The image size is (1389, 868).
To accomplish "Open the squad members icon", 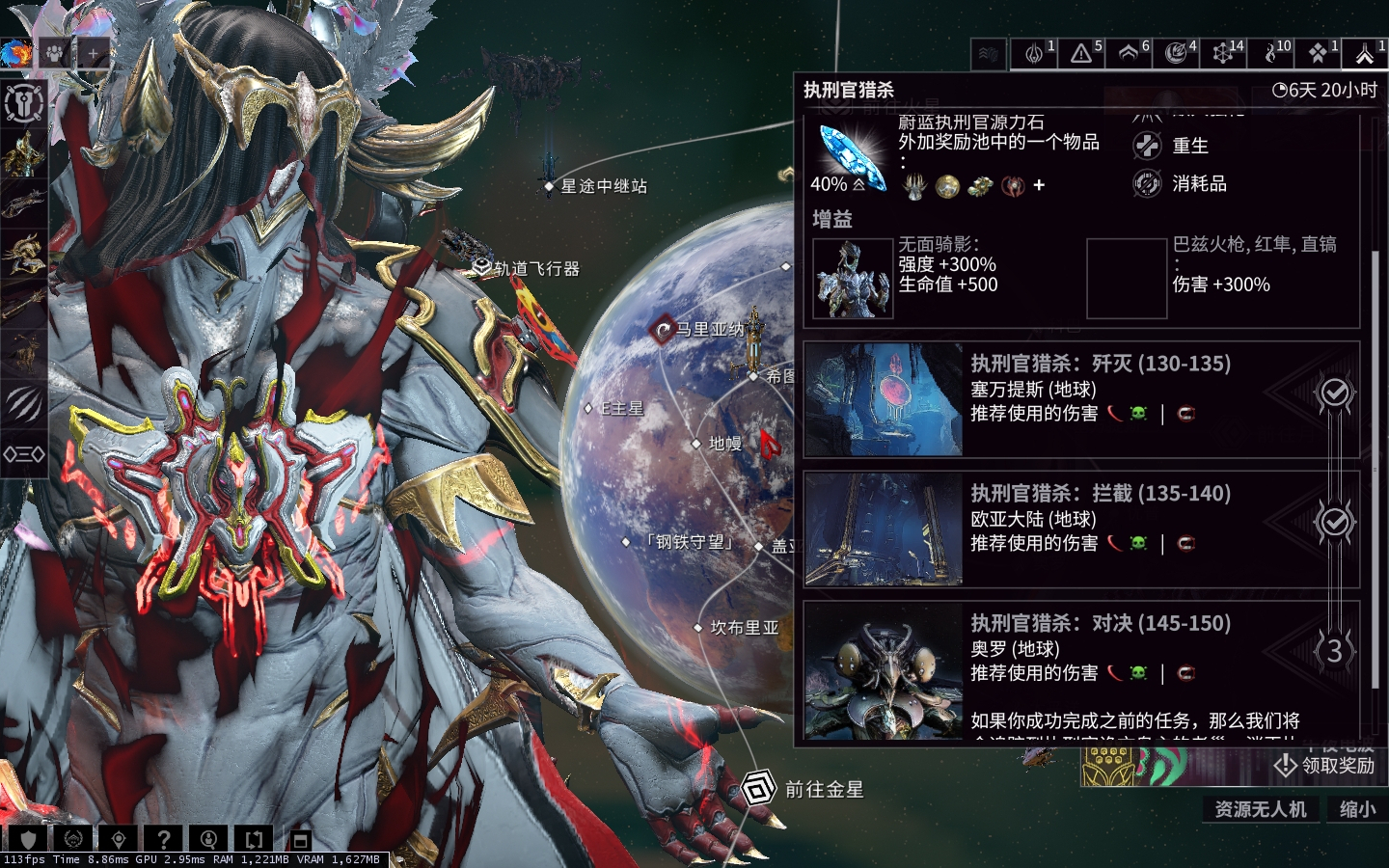I will pos(54,54).
